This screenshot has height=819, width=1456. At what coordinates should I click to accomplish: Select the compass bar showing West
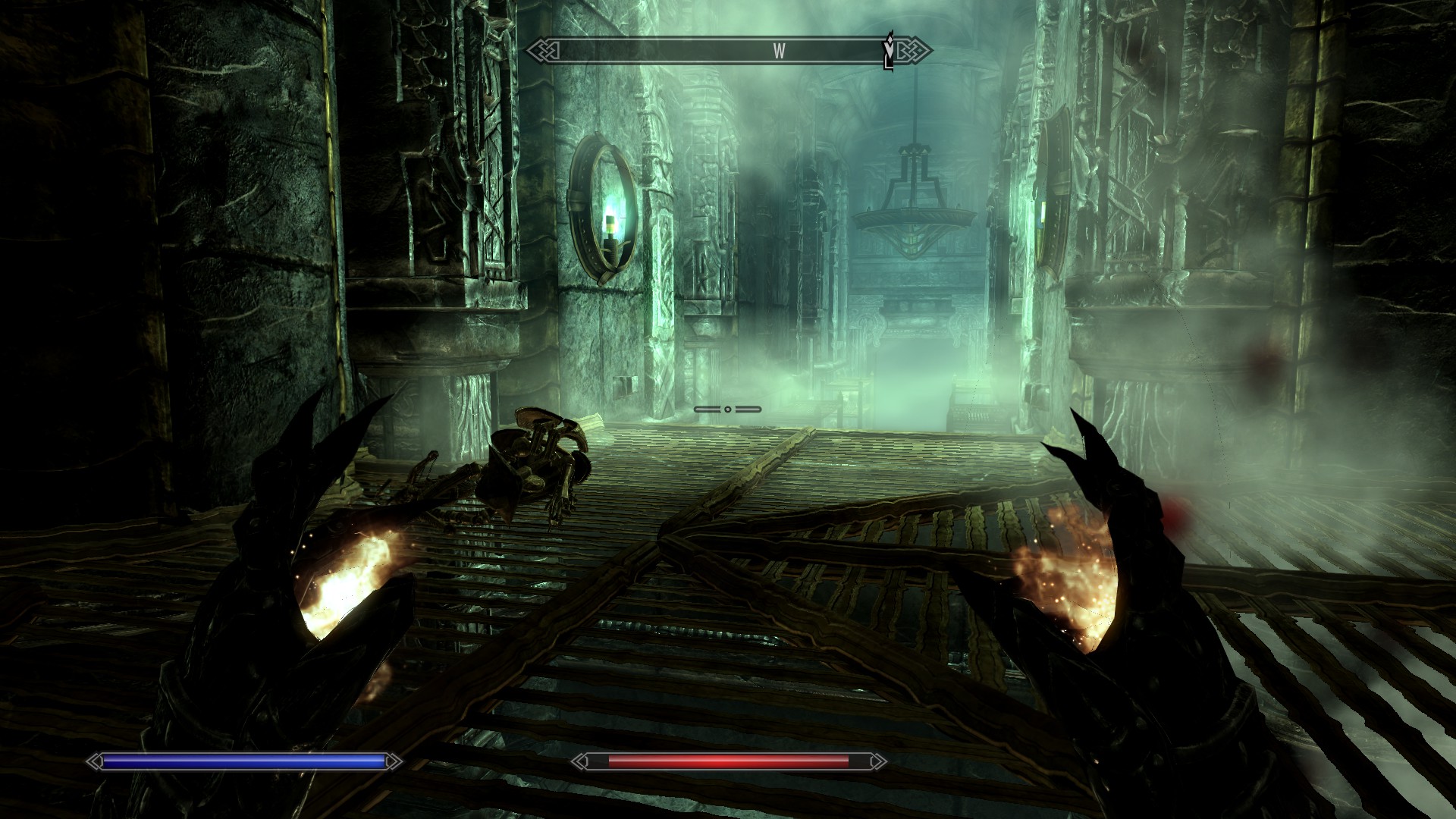click(726, 52)
